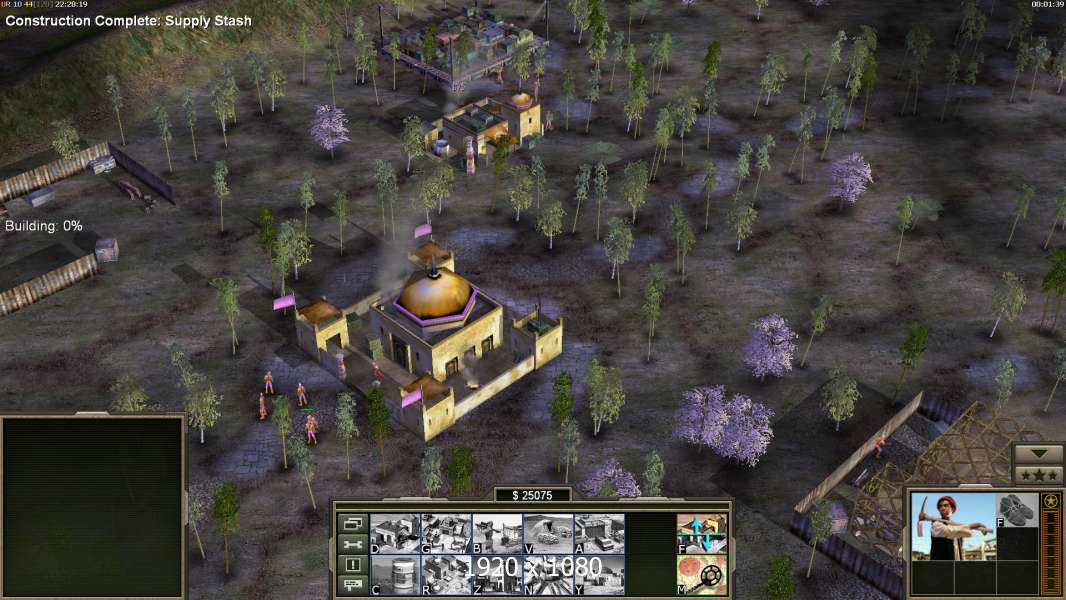Choose the construction icon marked N
Viewport: 1066px width, 600px height.
548,575
